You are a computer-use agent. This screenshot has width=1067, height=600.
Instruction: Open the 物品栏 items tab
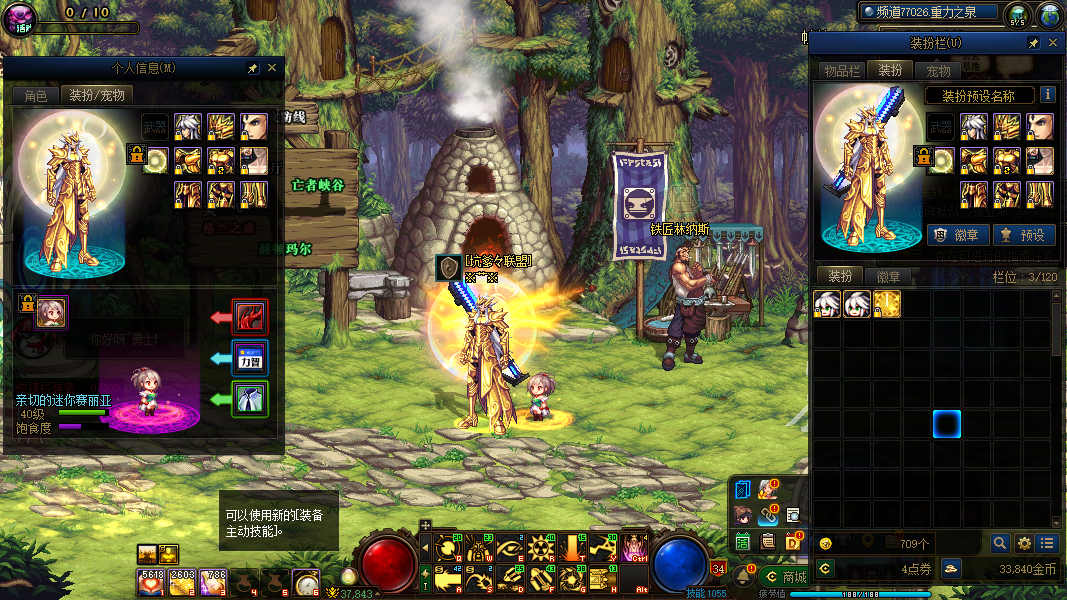(x=841, y=71)
